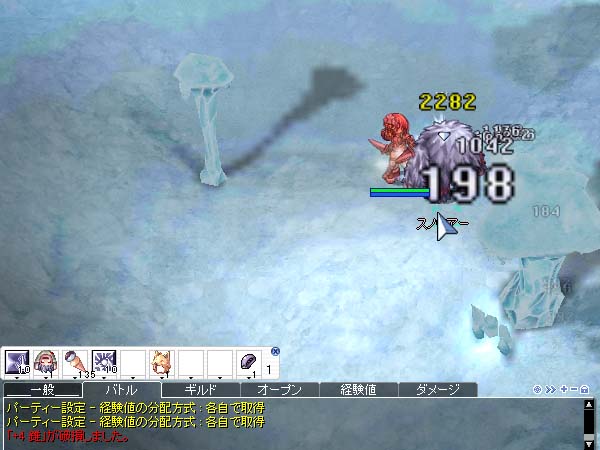
Task: Click the chat scrollbar down arrow
Action: (589, 443)
